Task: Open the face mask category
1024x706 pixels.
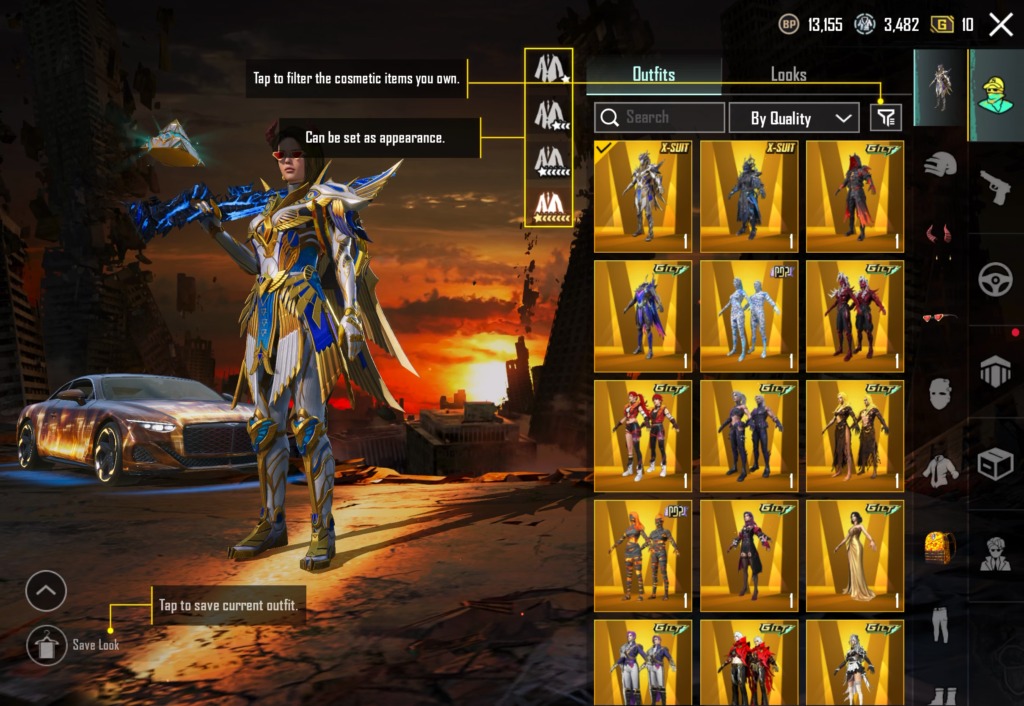Action: pos(940,393)
